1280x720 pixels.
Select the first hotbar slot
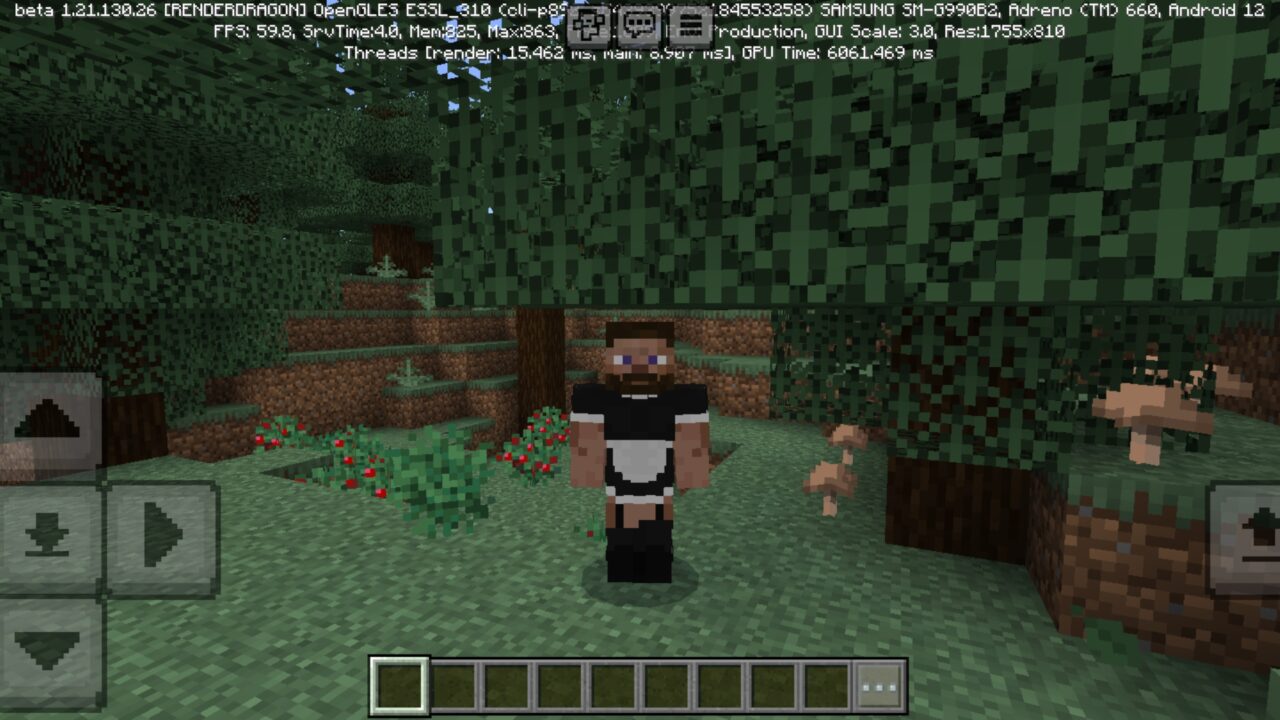click(398, 683)
